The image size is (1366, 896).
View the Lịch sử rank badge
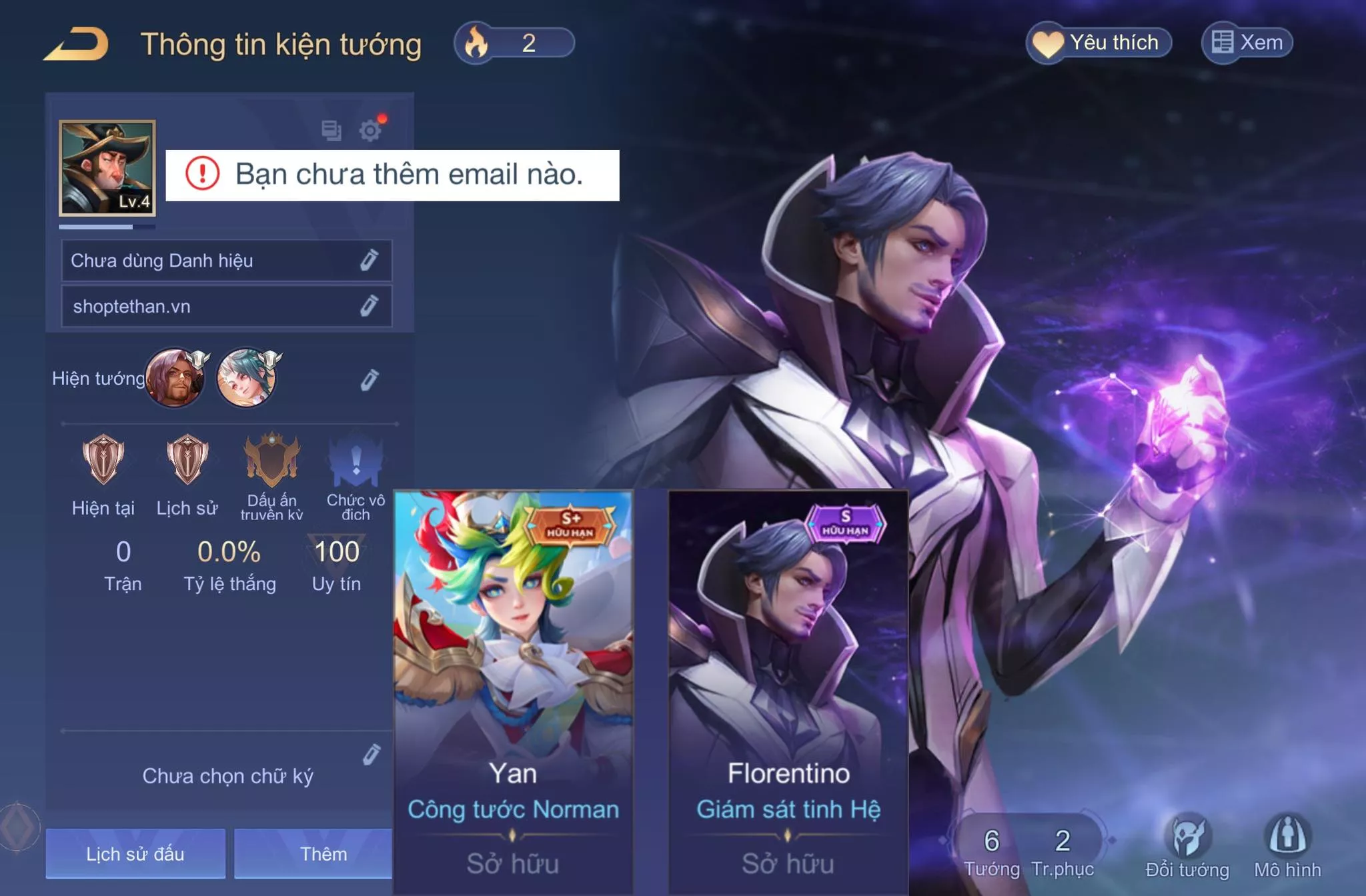pos(187,460)
